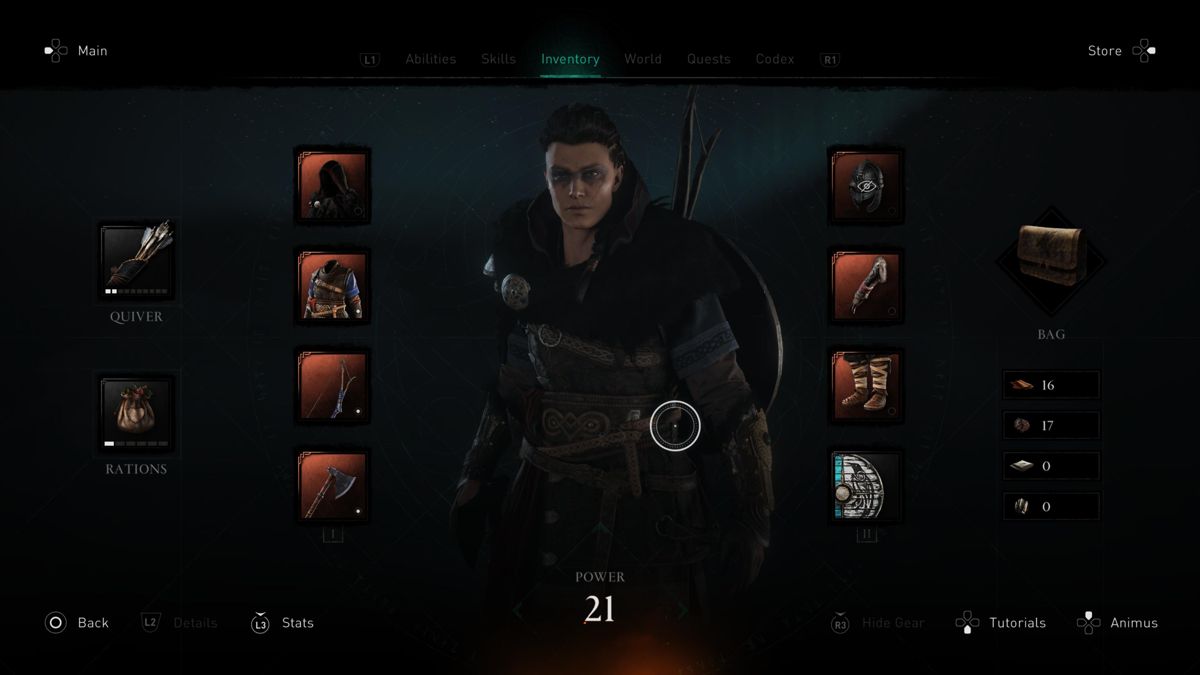Image resolution: width=1200 pixels, height=675 pixels.
Task: Go Back from the inventory
Action: [92, 623]
